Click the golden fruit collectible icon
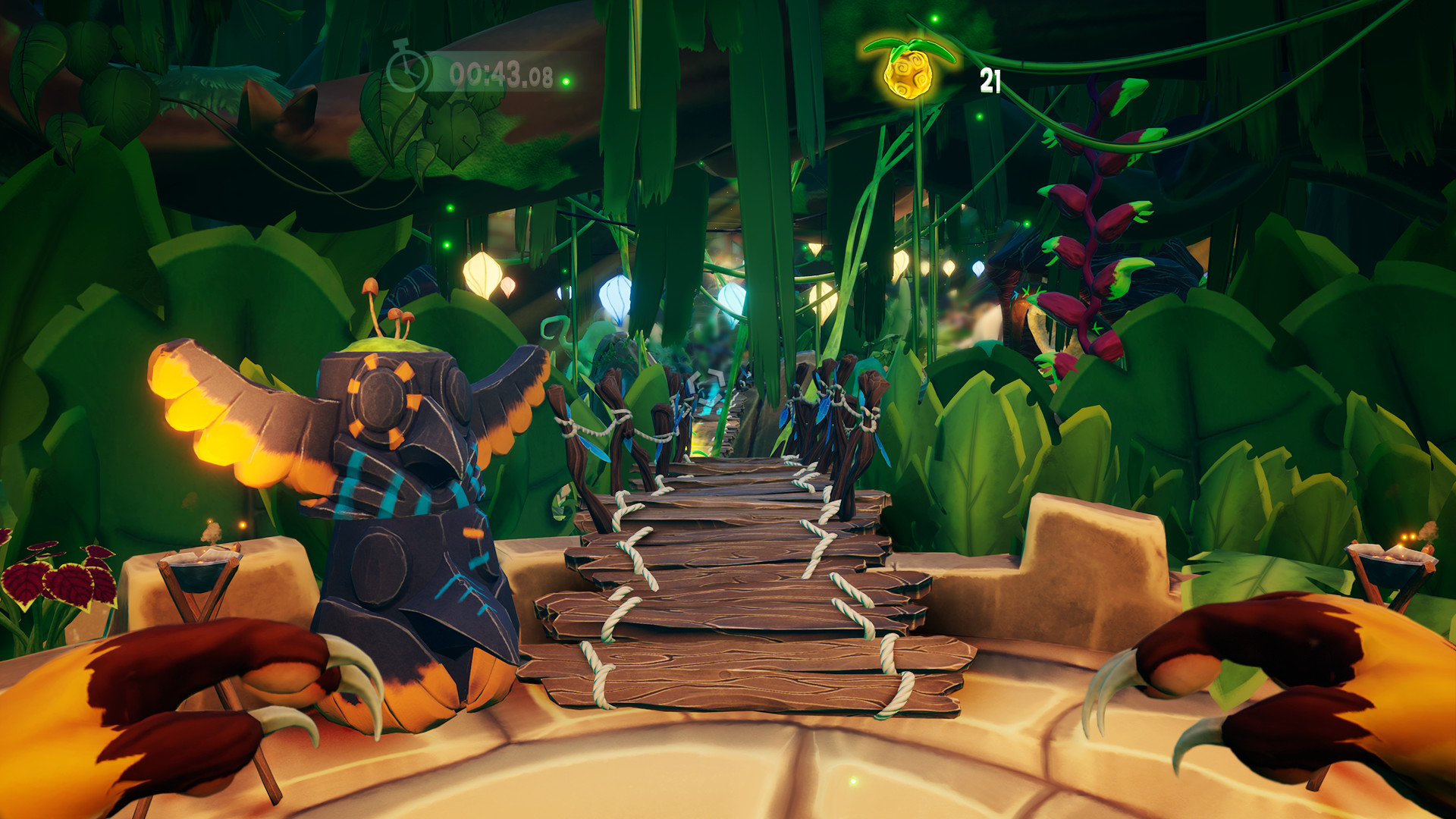1456x819 pixels. [x=908, y=72]
